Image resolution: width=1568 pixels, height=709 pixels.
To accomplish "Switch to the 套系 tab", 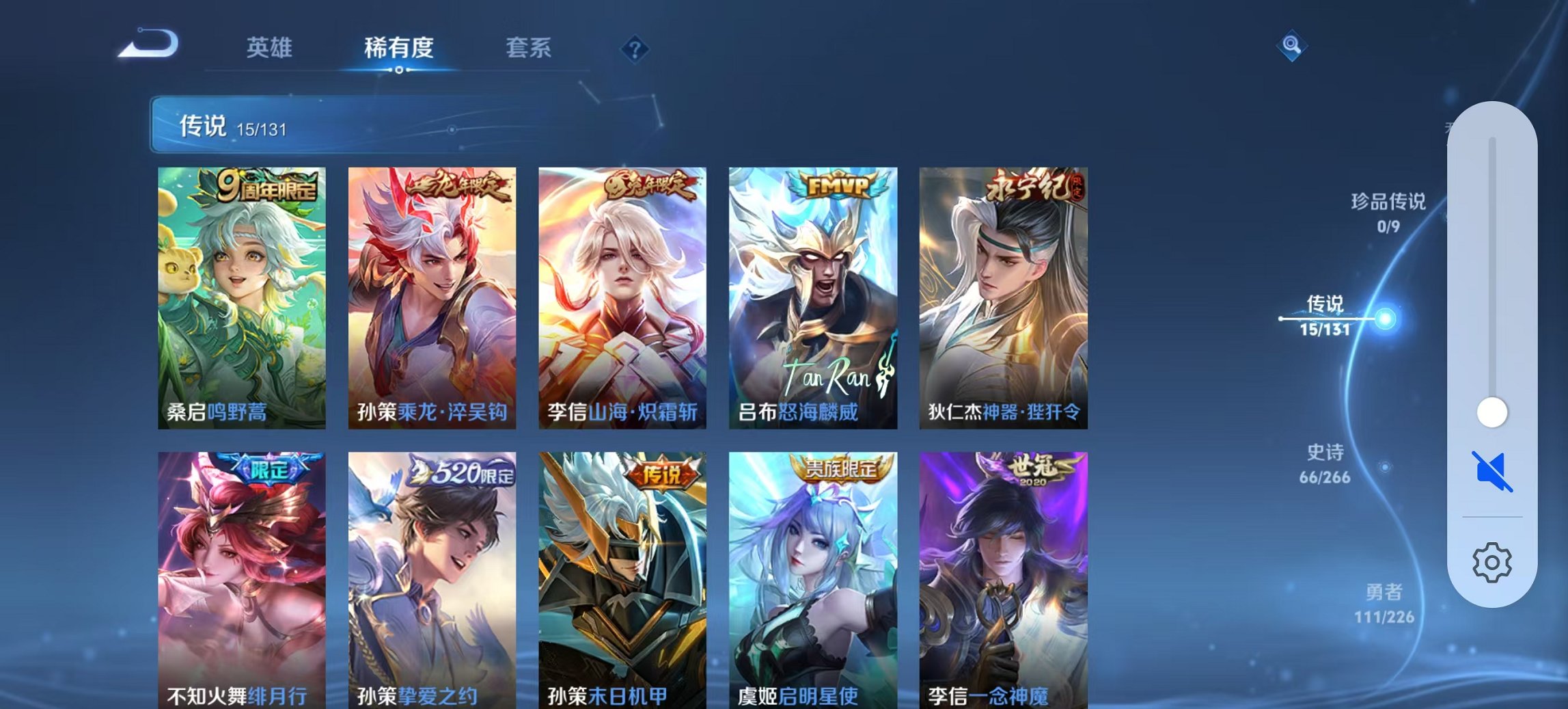I will click(529, 48).
